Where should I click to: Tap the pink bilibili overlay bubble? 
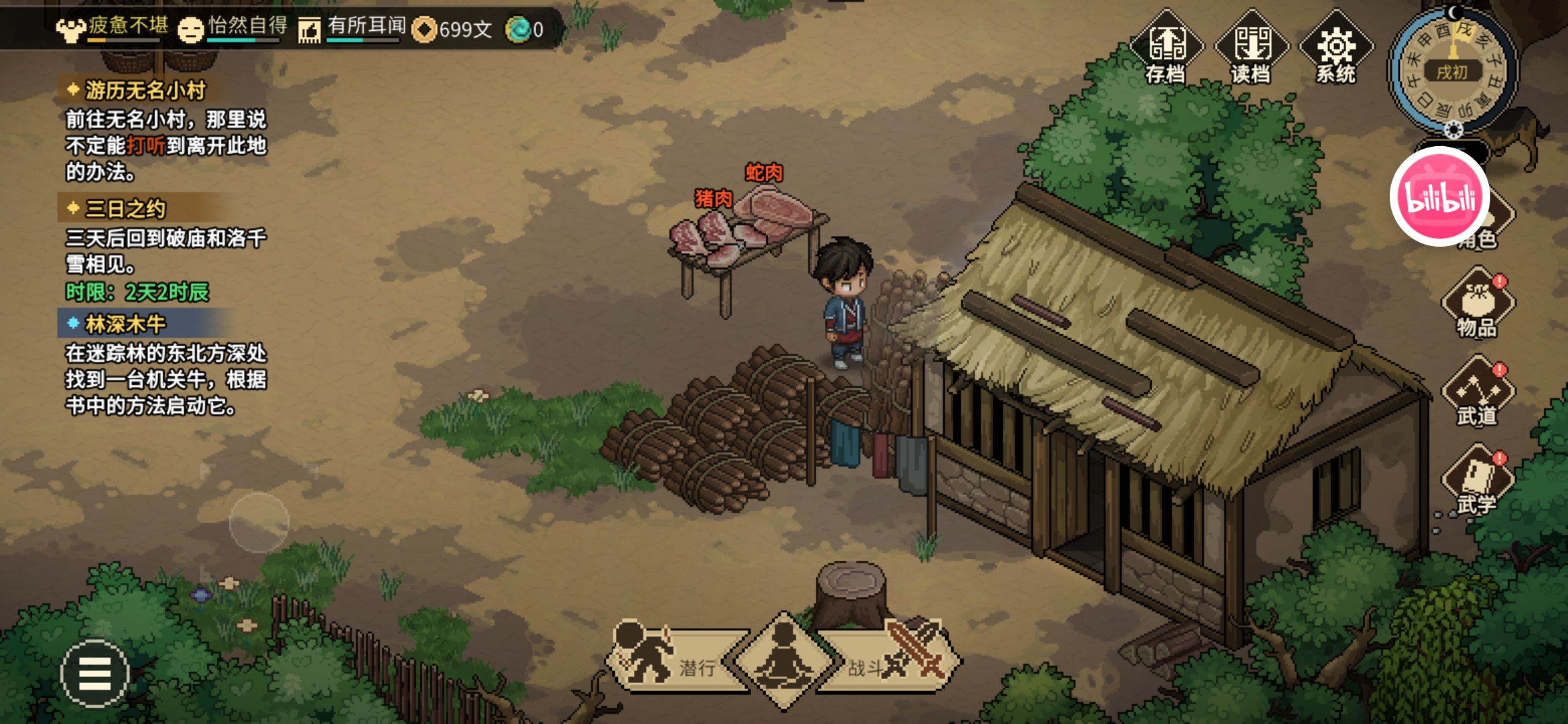point(1439,196)
